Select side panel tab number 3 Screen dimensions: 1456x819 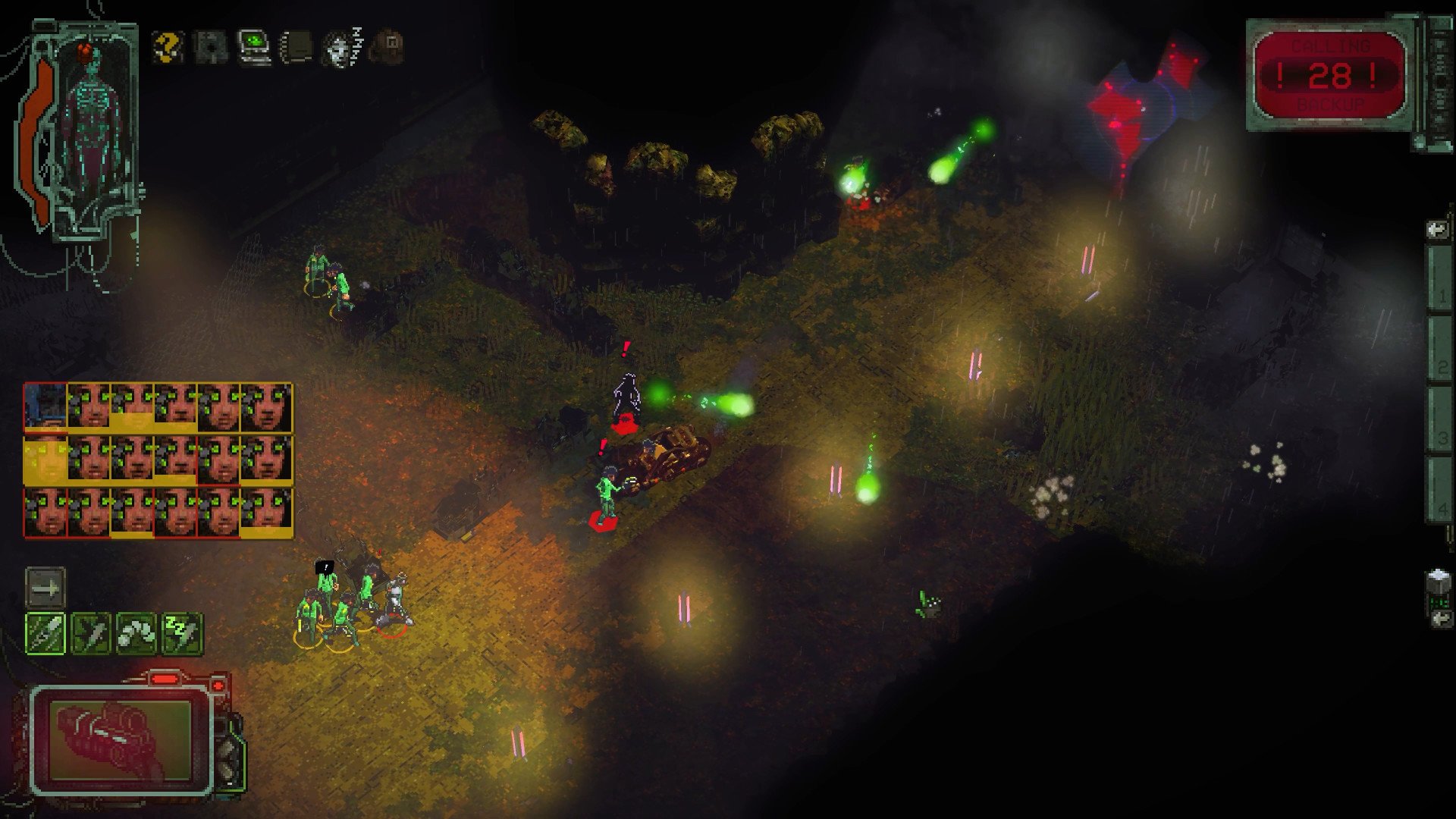pyautogui.click(x=1439, y=419)
